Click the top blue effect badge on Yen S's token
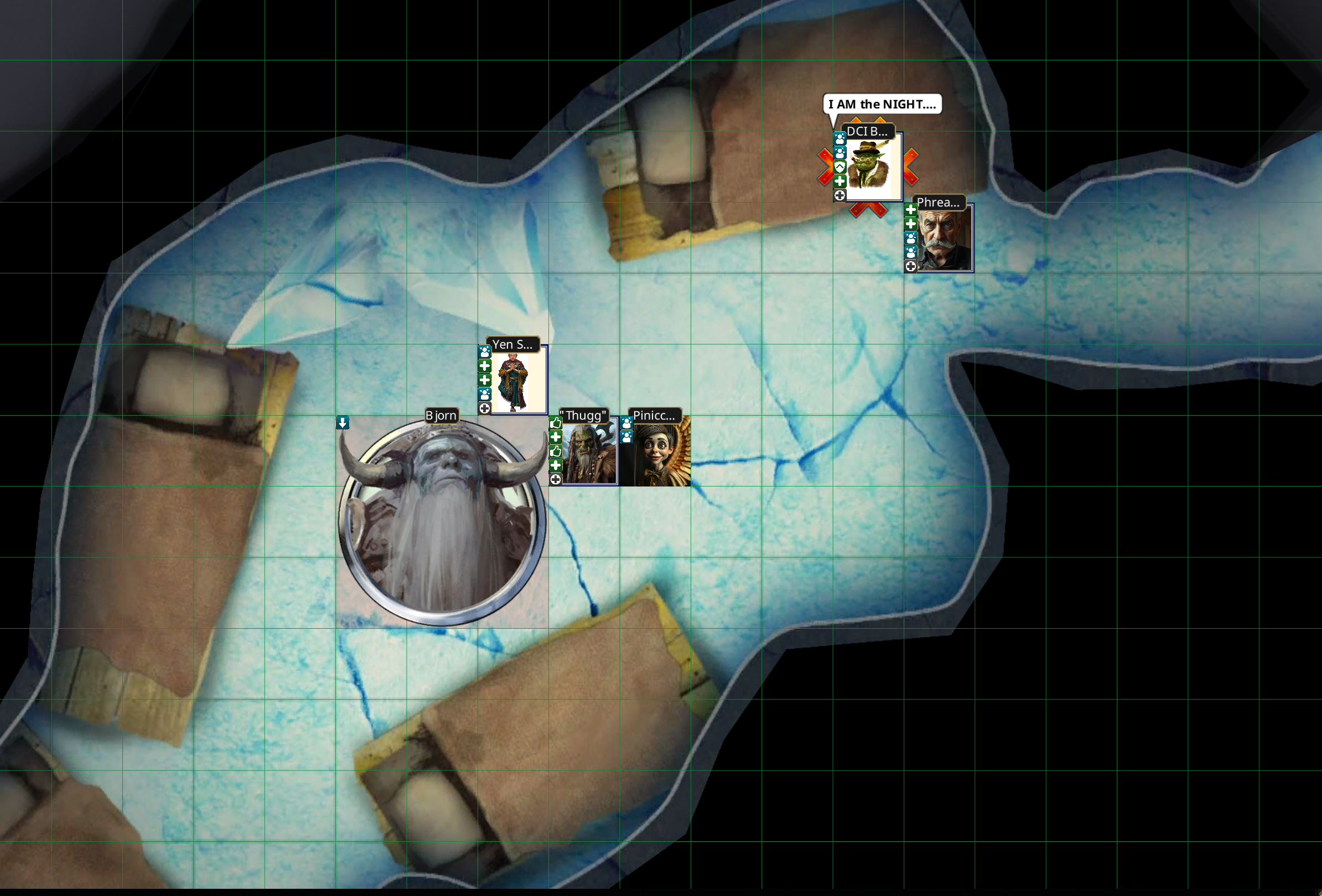The width and height of the screenshot is (1322, 896). pos(485,351)
